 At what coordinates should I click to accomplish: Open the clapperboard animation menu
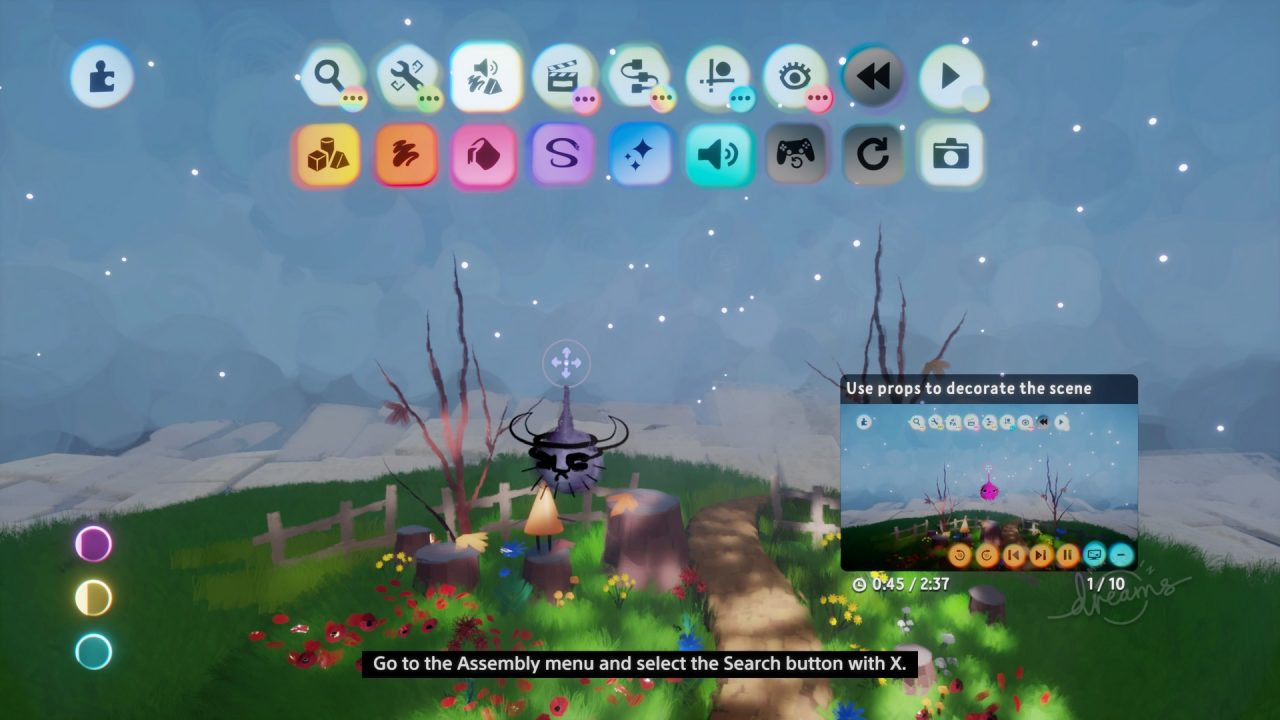click(562, 76)
